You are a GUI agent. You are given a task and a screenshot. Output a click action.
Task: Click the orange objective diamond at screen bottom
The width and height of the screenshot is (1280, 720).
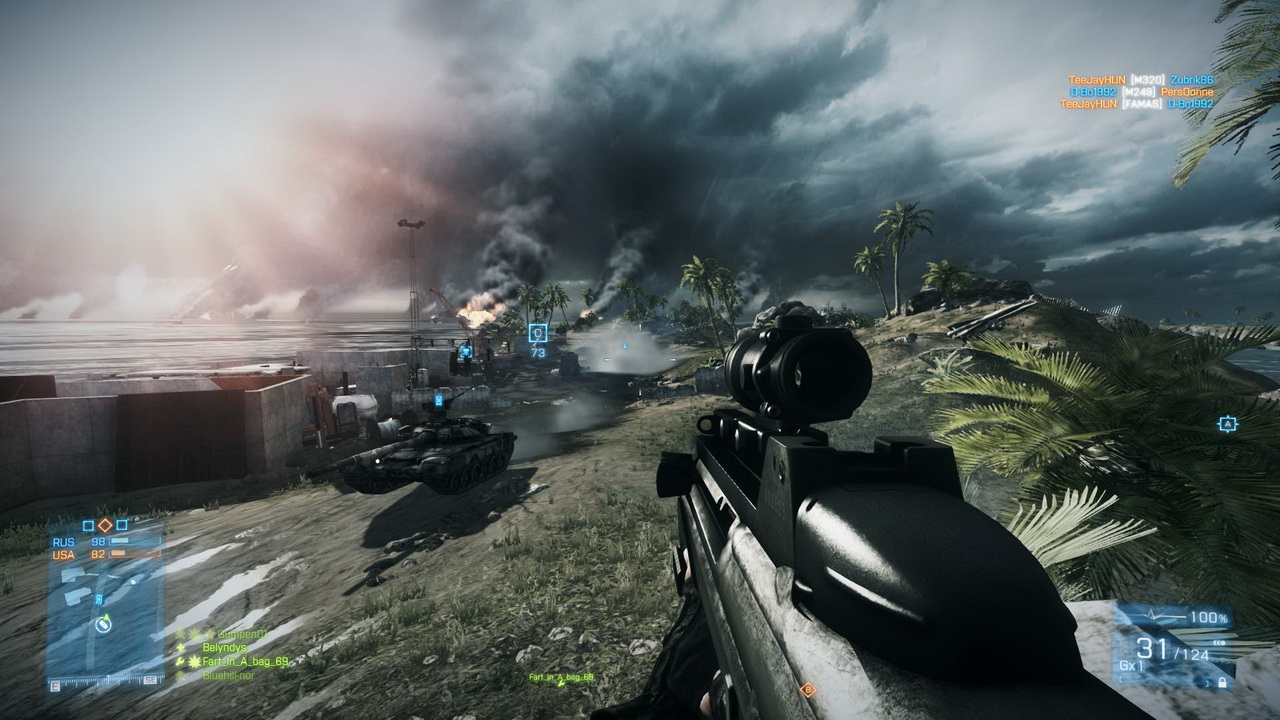point(807,689)
